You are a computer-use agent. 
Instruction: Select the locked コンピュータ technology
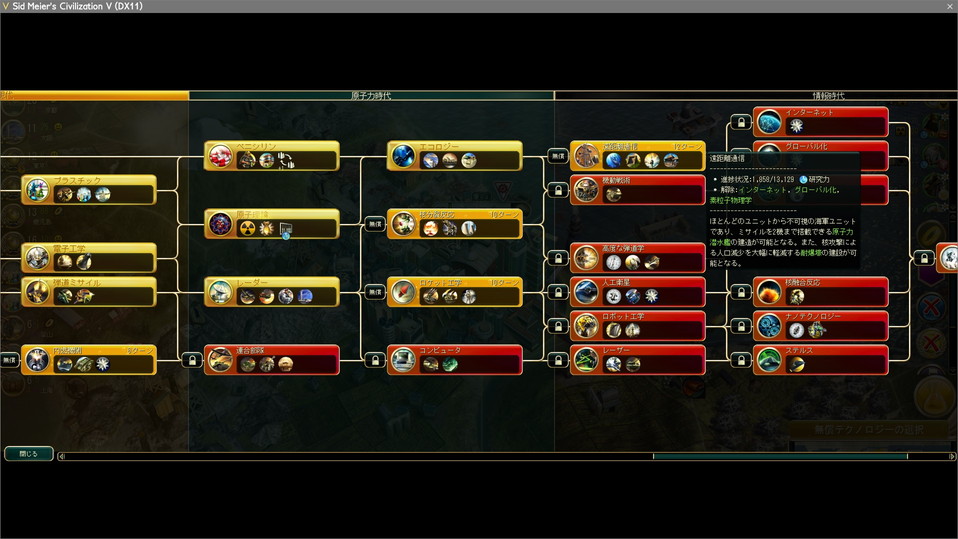coord(455,359)
